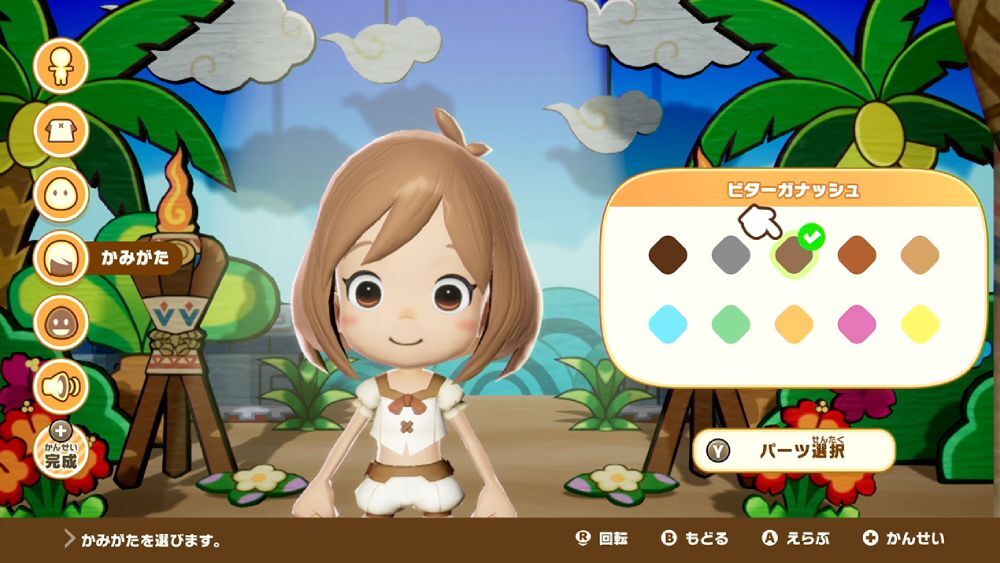Open the face shape category
This screenshot has width=1000, height=563.
pyautogui.click(x=61, y=194)
